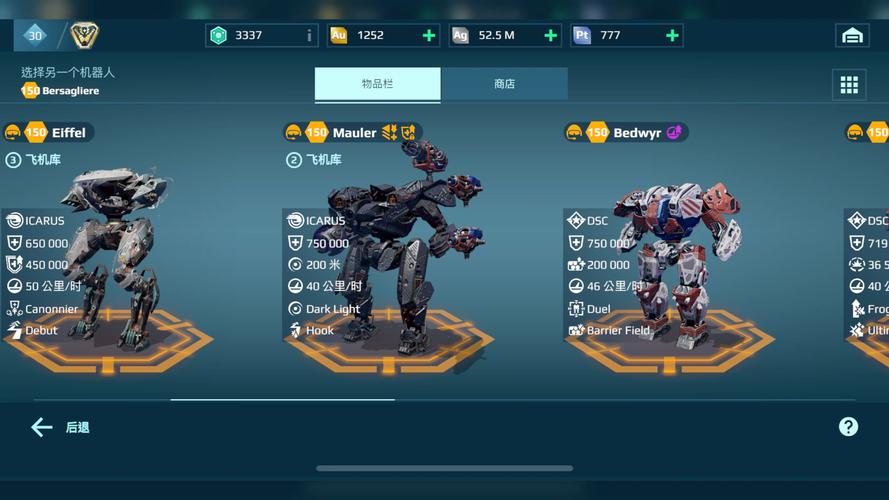This screenshot has width=889, height=500.
Task: Open the question mark help button
Action: (848, 427)
